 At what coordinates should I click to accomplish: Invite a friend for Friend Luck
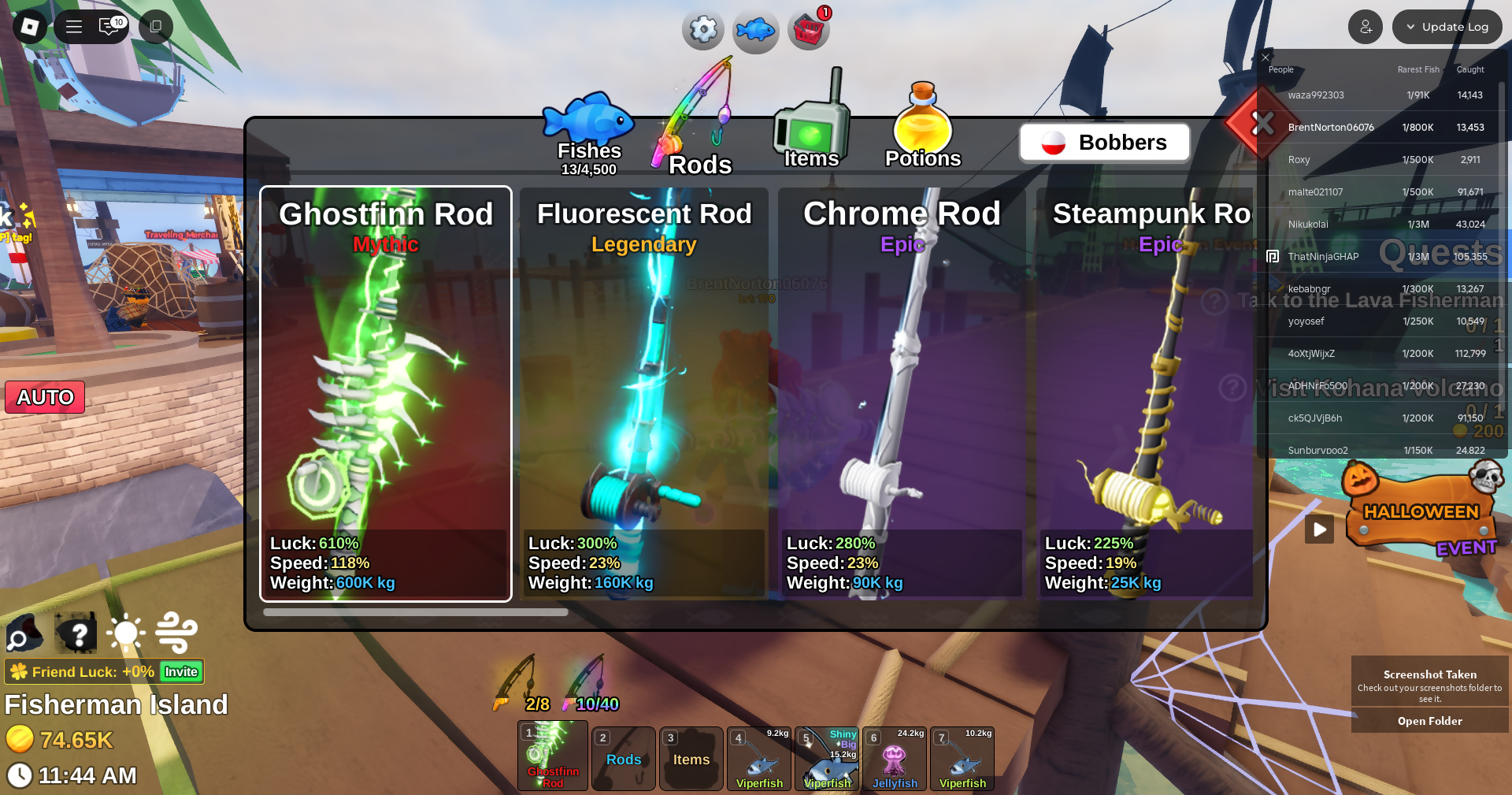[x=181, y=672]
